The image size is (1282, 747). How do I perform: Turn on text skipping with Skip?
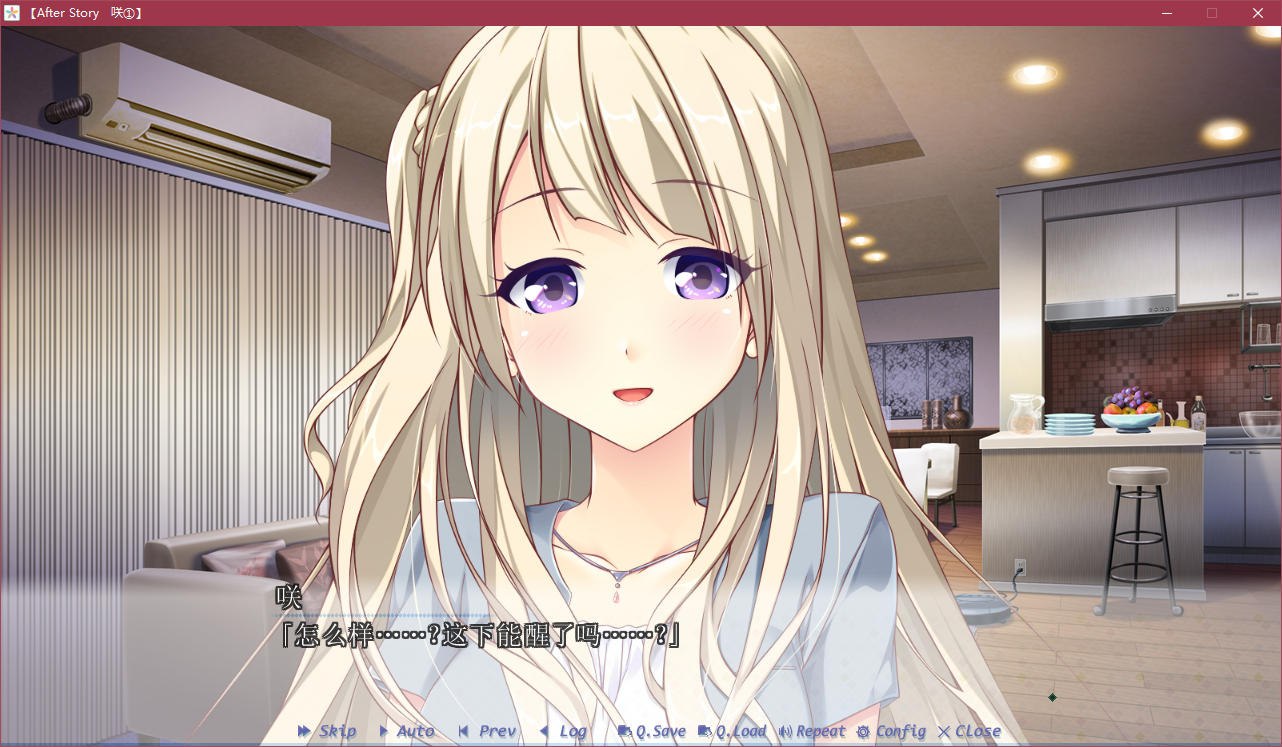pyautogui.click(x=337, y=731)
